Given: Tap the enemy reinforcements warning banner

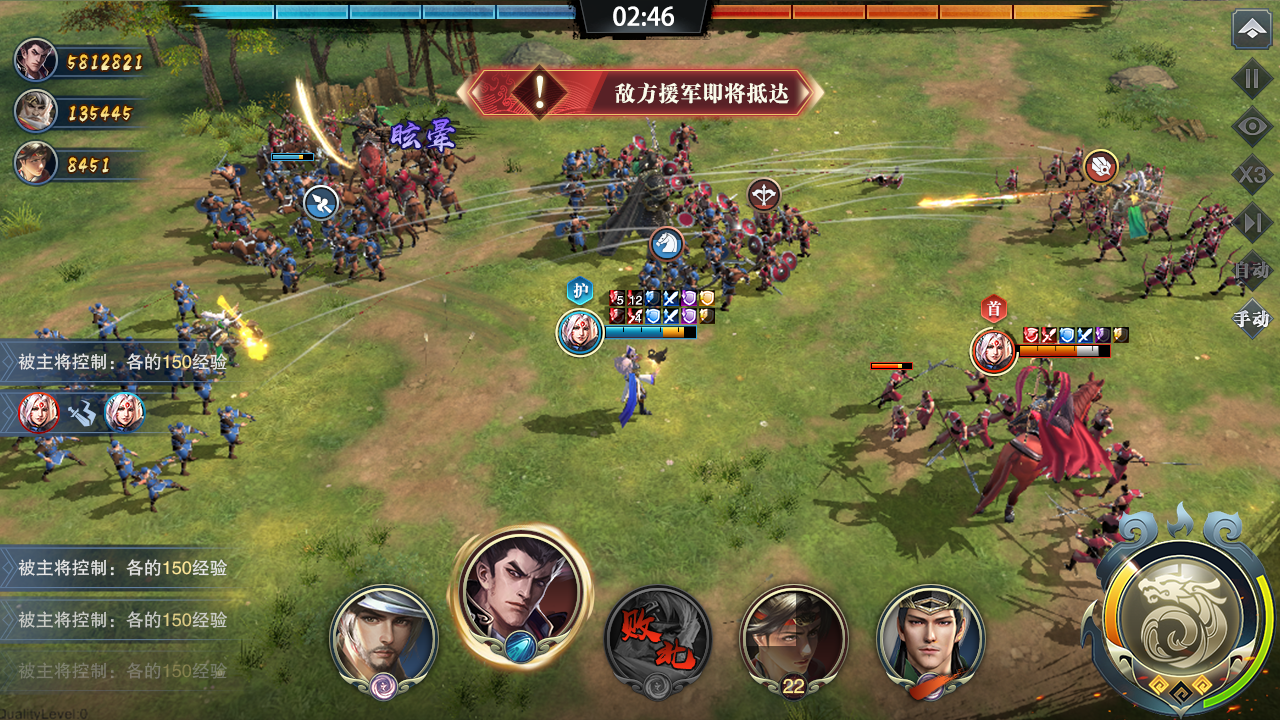Looking at the screenshot, I should tap(640, 93).
